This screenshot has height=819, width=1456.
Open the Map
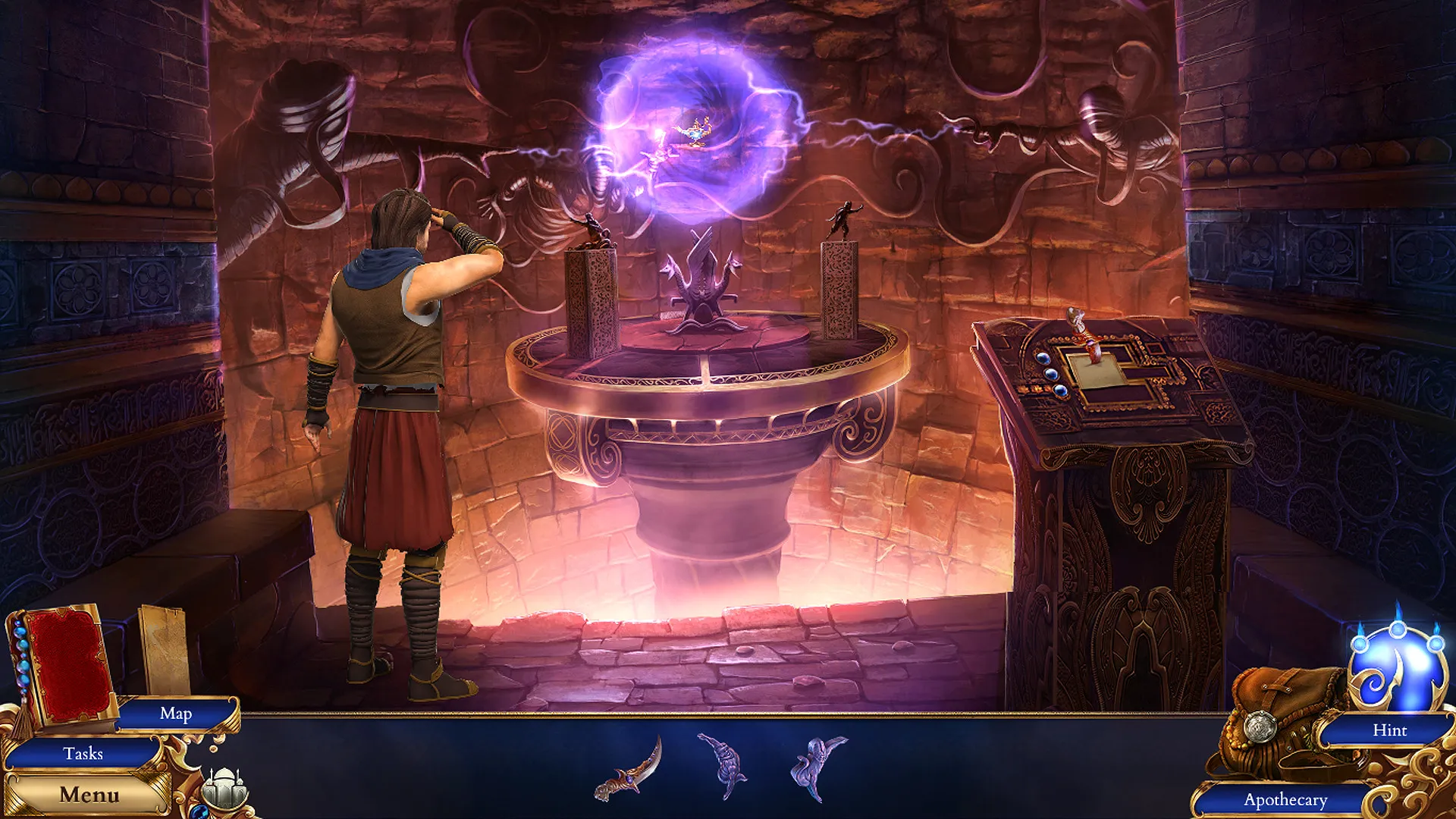(174, 714)
